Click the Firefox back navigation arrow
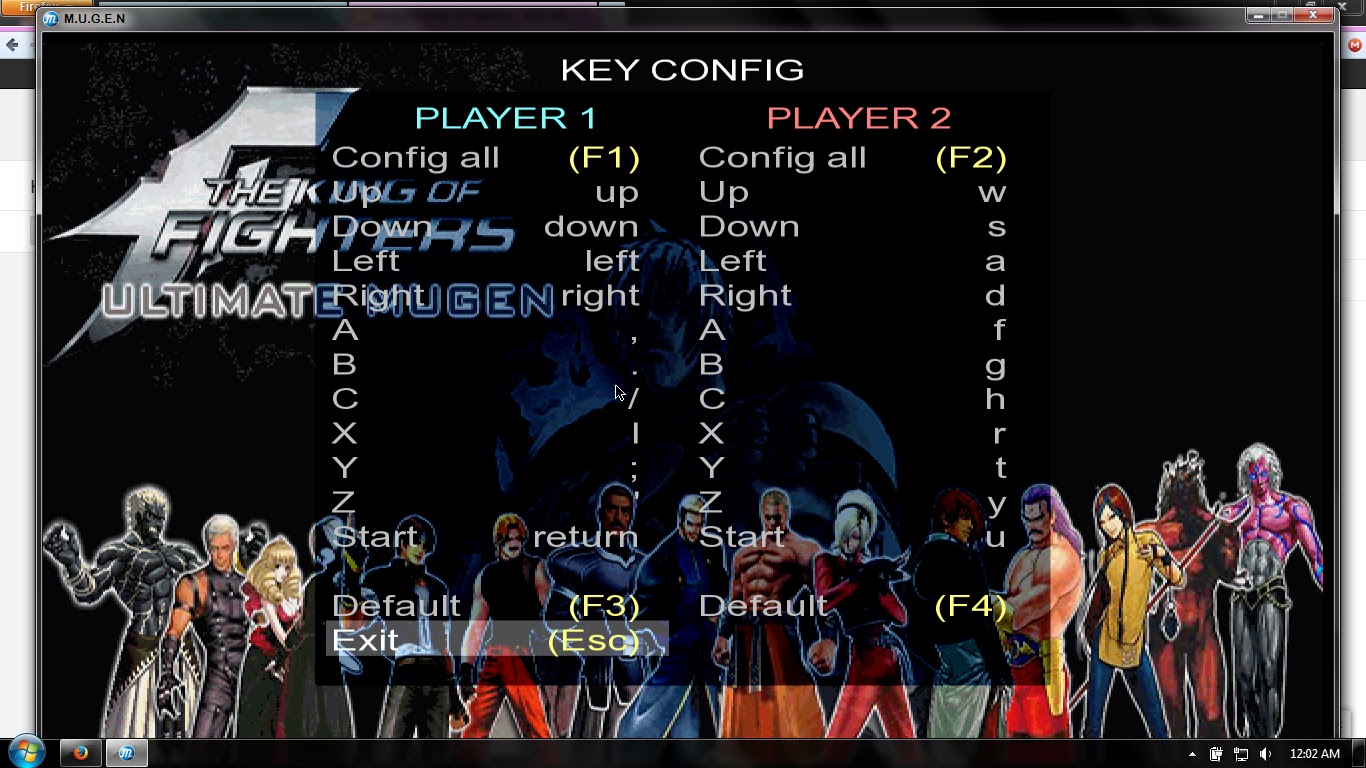 (14, 45)
